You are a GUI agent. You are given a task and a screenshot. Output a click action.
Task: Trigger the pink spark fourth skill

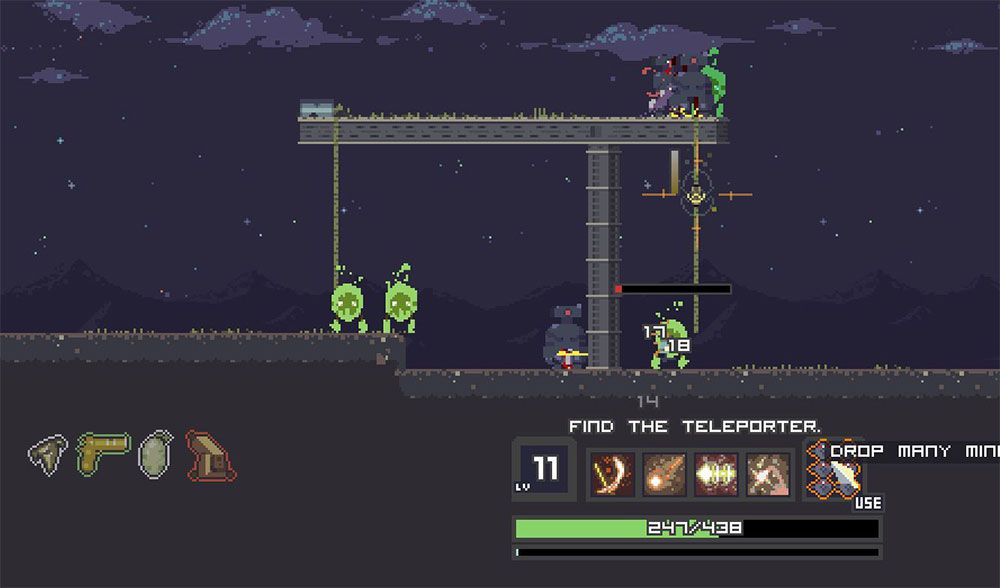768,472
